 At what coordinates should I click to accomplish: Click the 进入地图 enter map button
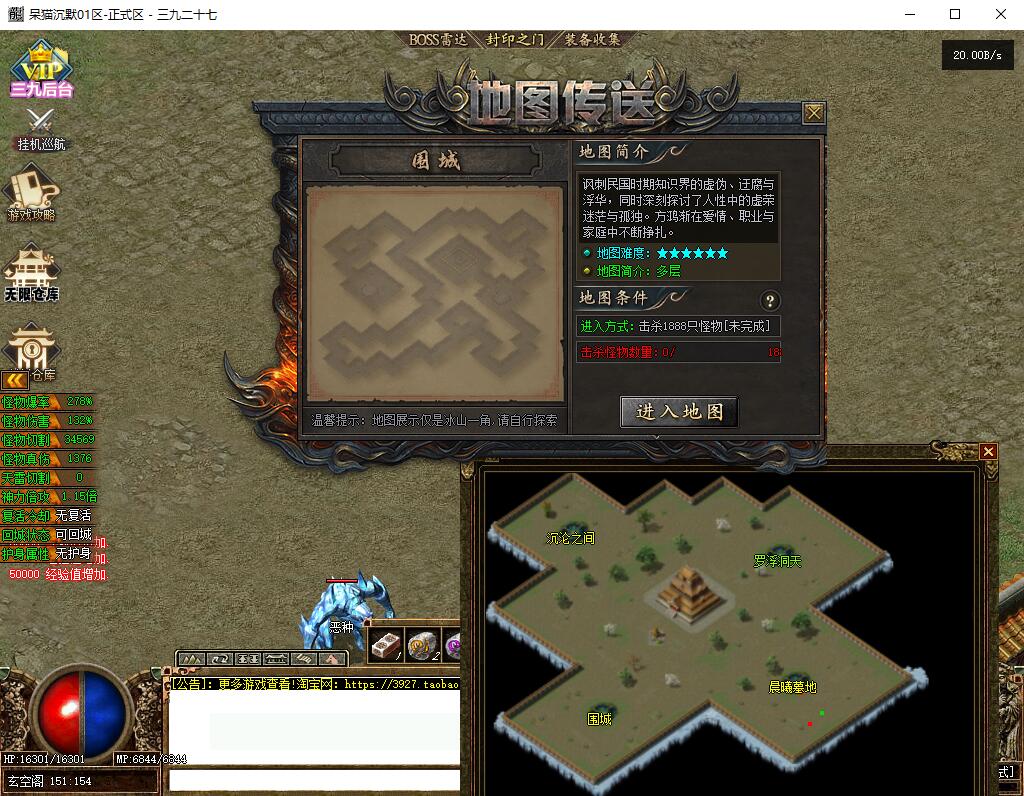click(679, 411)
